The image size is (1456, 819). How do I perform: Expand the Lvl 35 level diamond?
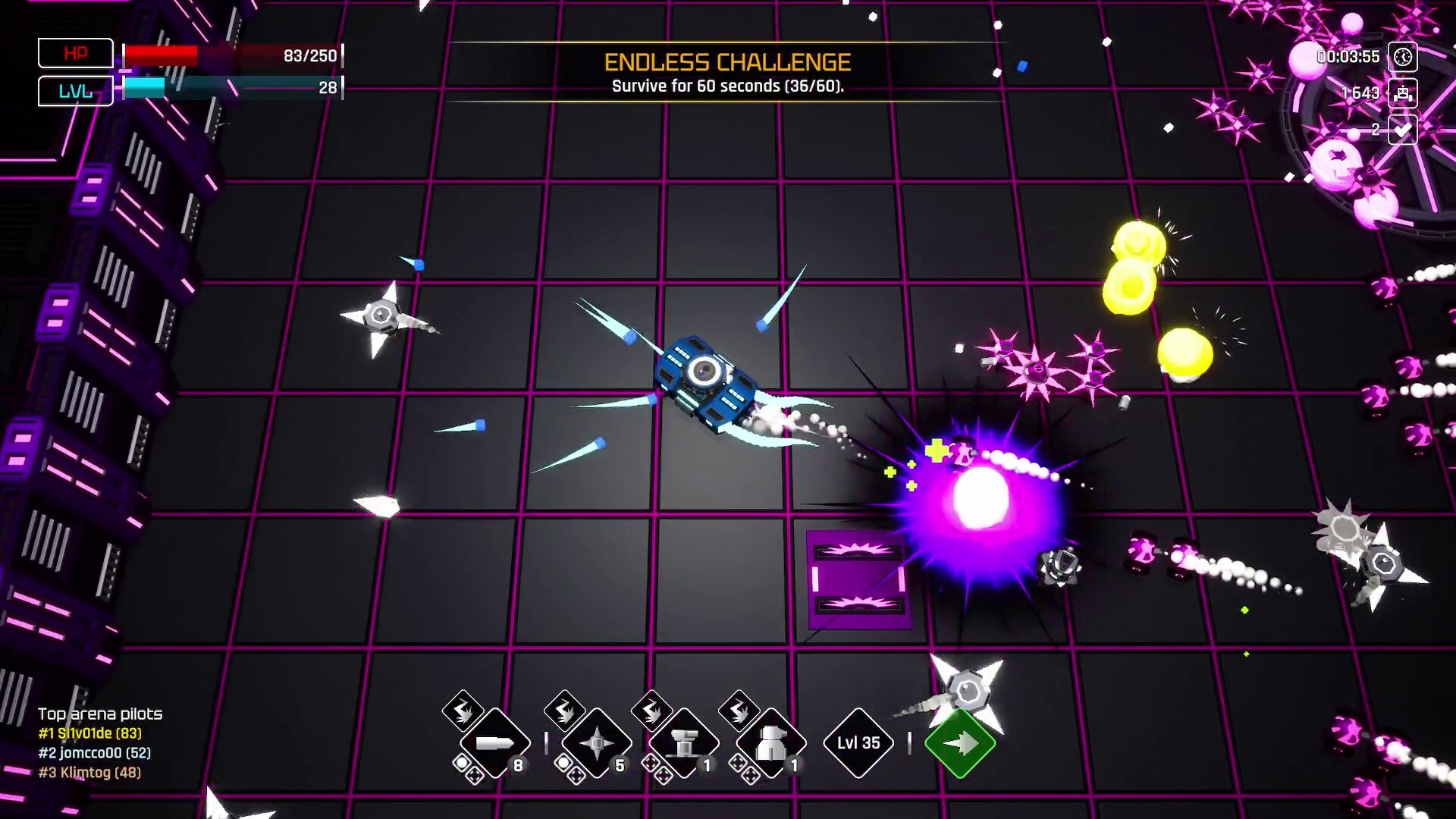tap(858, 742)
